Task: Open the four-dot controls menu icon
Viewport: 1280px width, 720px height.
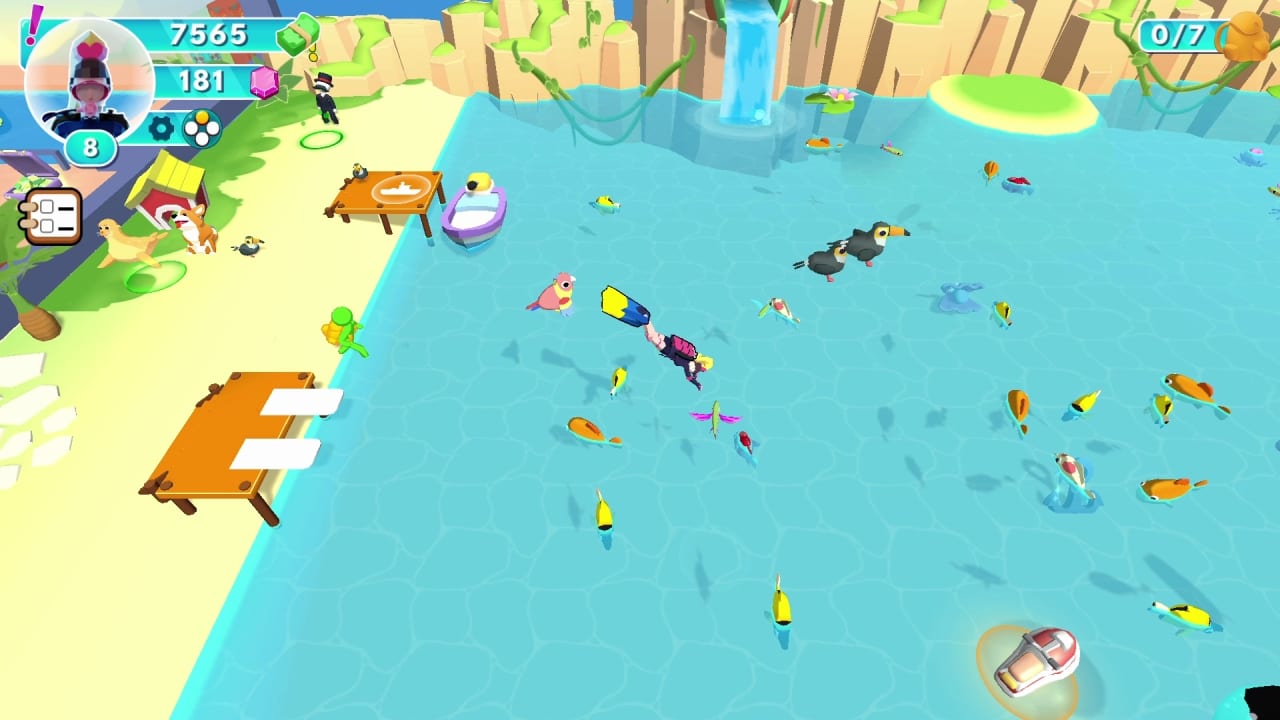Action: point(202,128)
